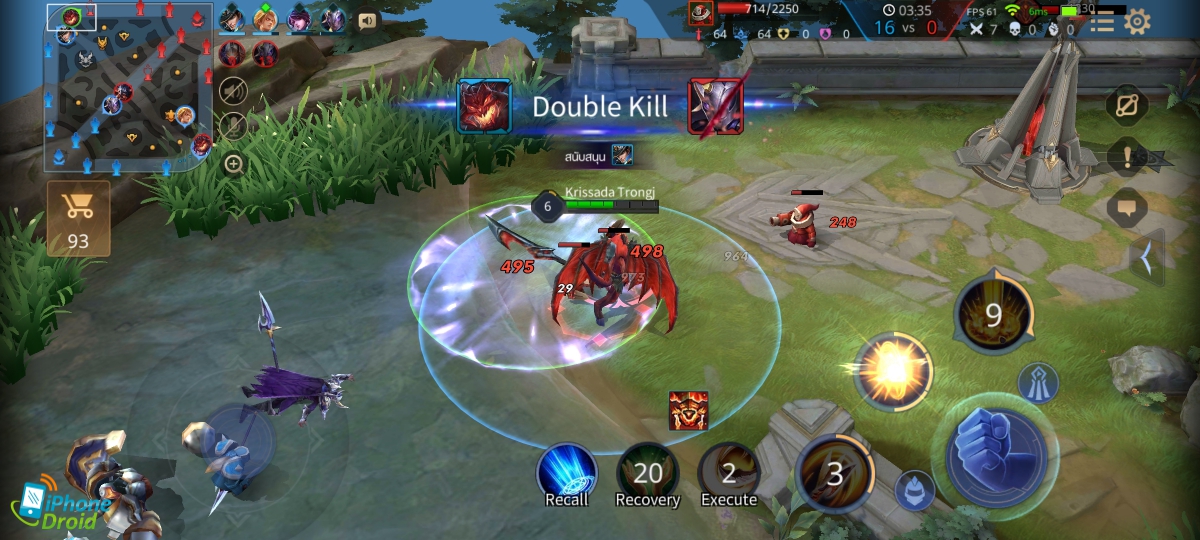The height and width of the screenshot is (540, 1200).
Task: Tap the attack tower target button
Action: tap(1038, 382)
